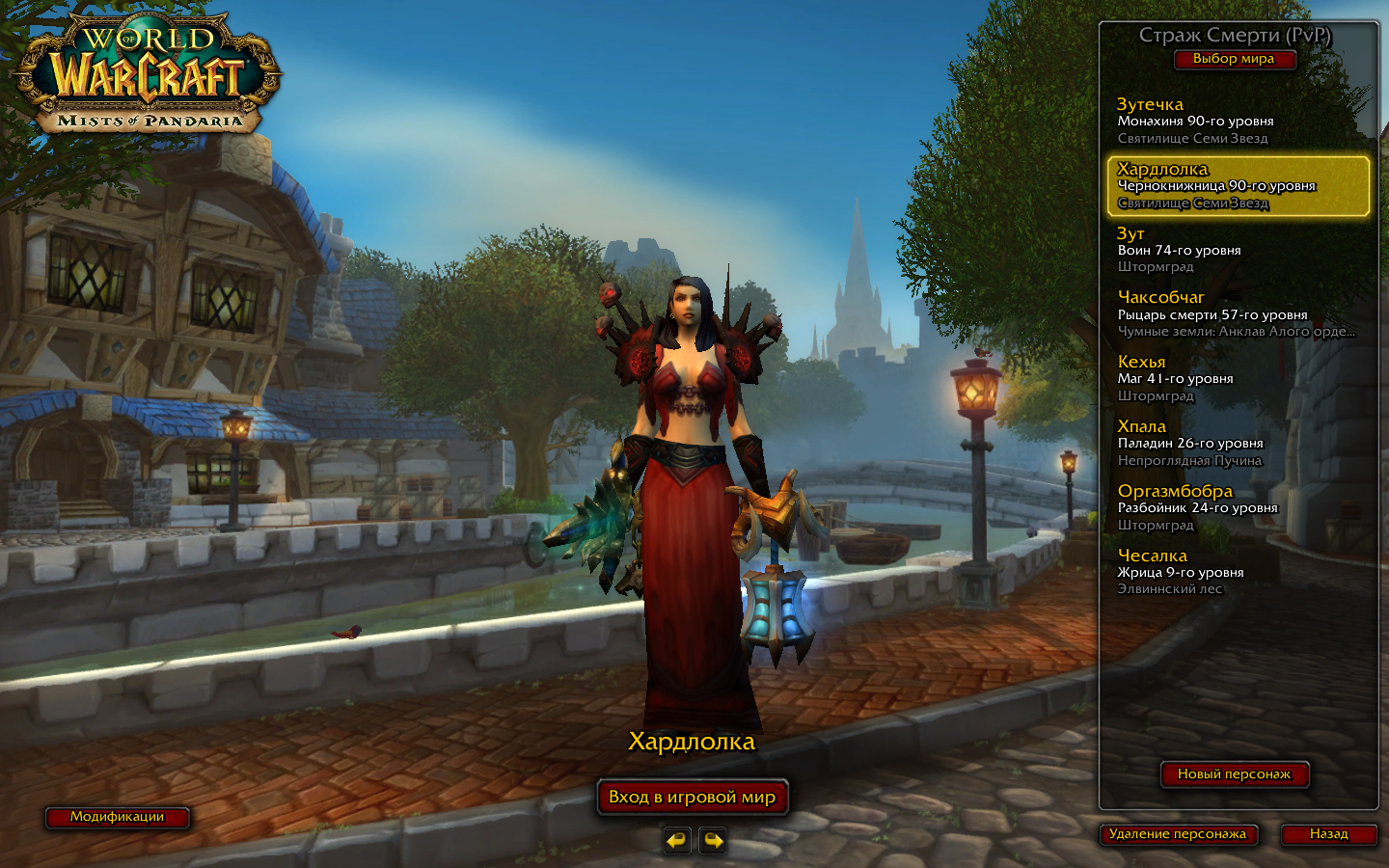Pick the priestess Чесалка
1389x868 pixels.
click(x=1238, y=573)
